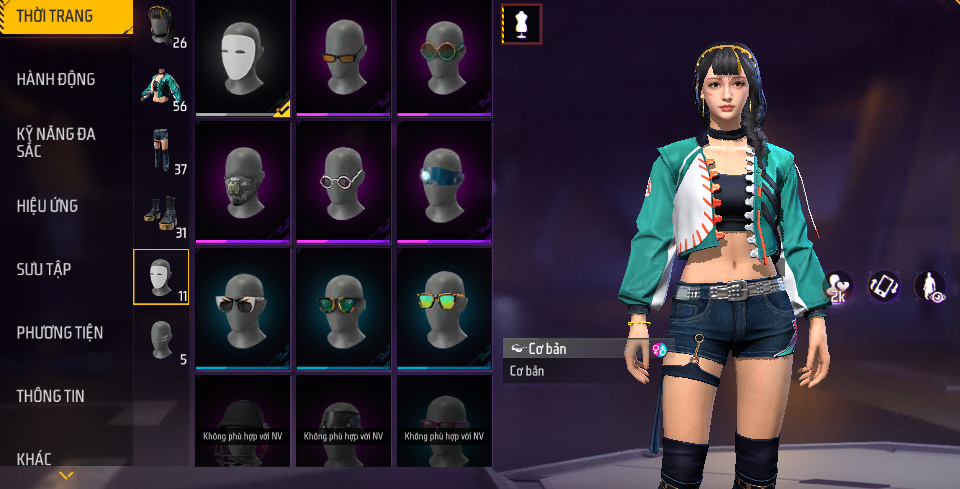Open the Phương Tiện tab
Image resolution: width=960 pixels, height=489 pixels.
(x=60, y=332)
